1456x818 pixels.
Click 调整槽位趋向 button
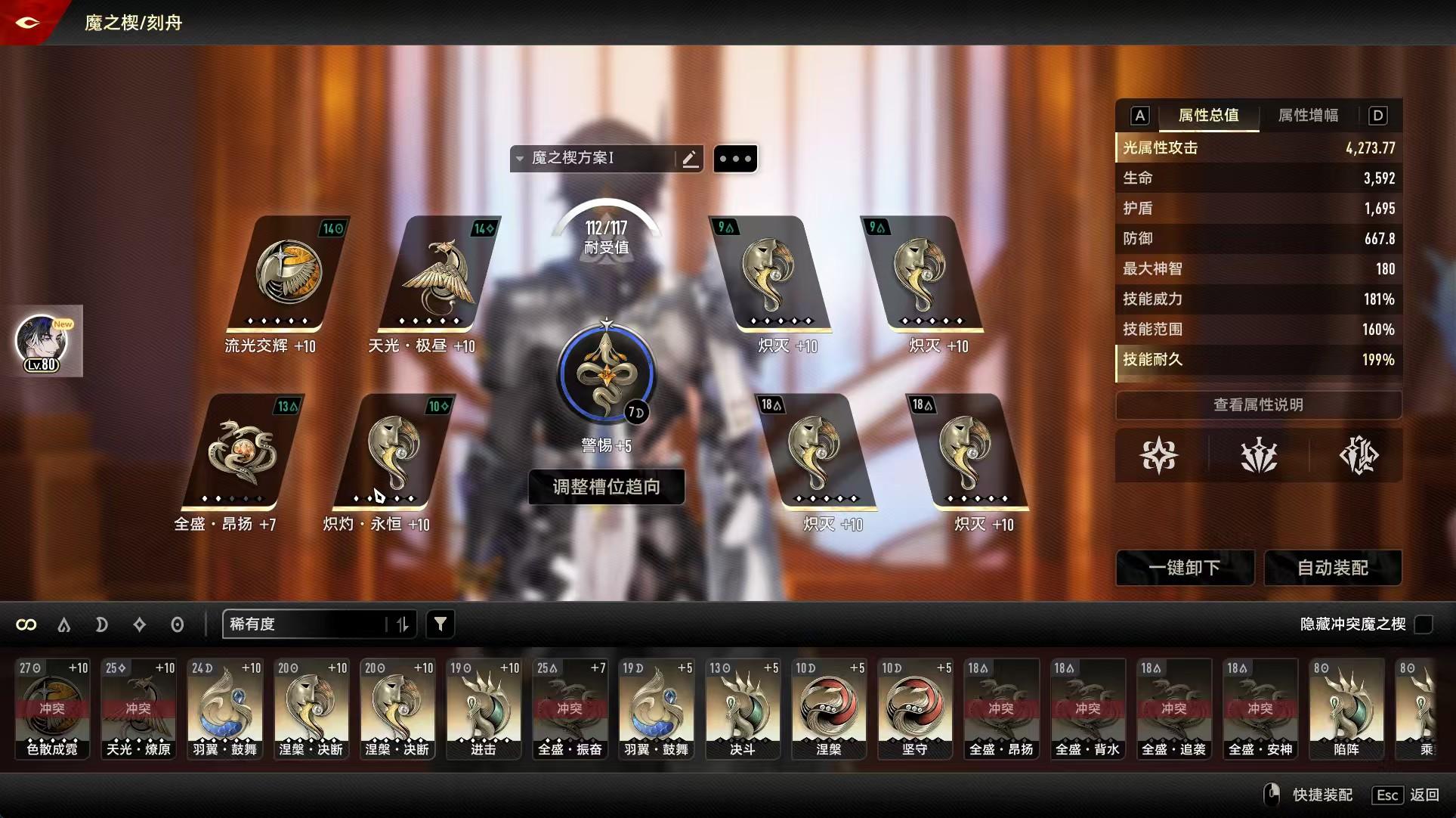606,486
